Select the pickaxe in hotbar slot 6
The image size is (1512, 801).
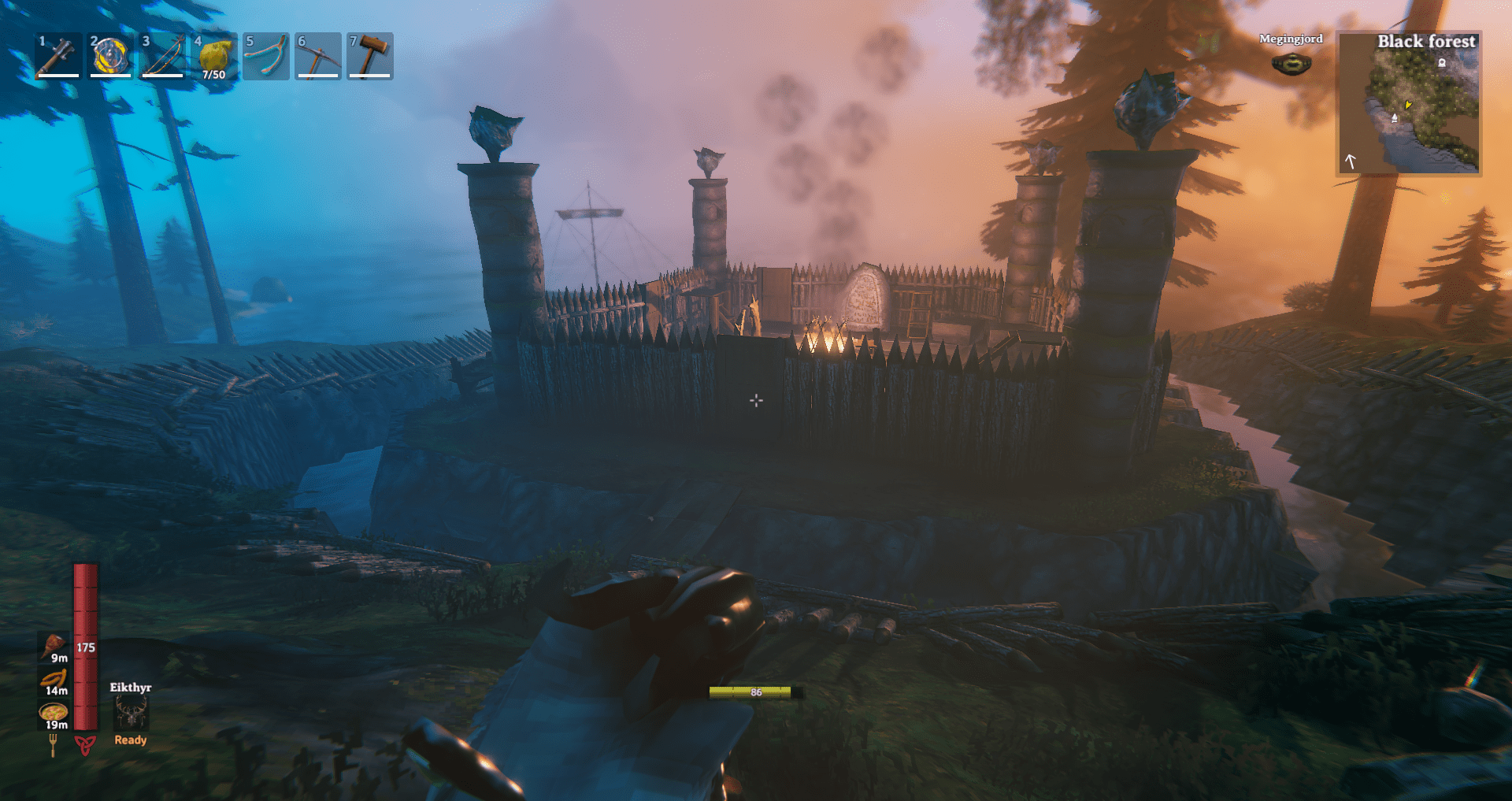coord(318,55)
